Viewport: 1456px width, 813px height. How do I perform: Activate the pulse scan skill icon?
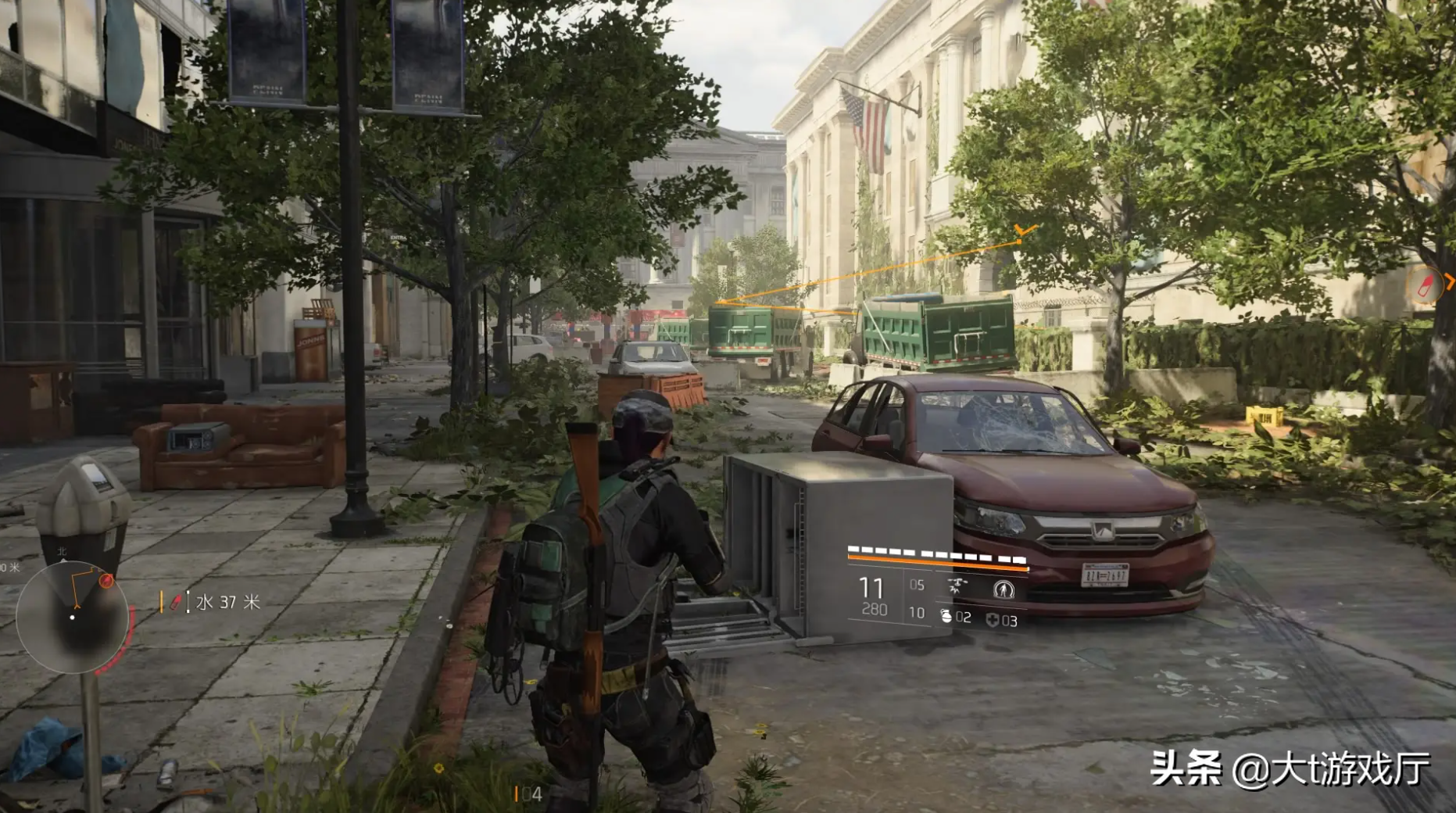pos(1003,589)
